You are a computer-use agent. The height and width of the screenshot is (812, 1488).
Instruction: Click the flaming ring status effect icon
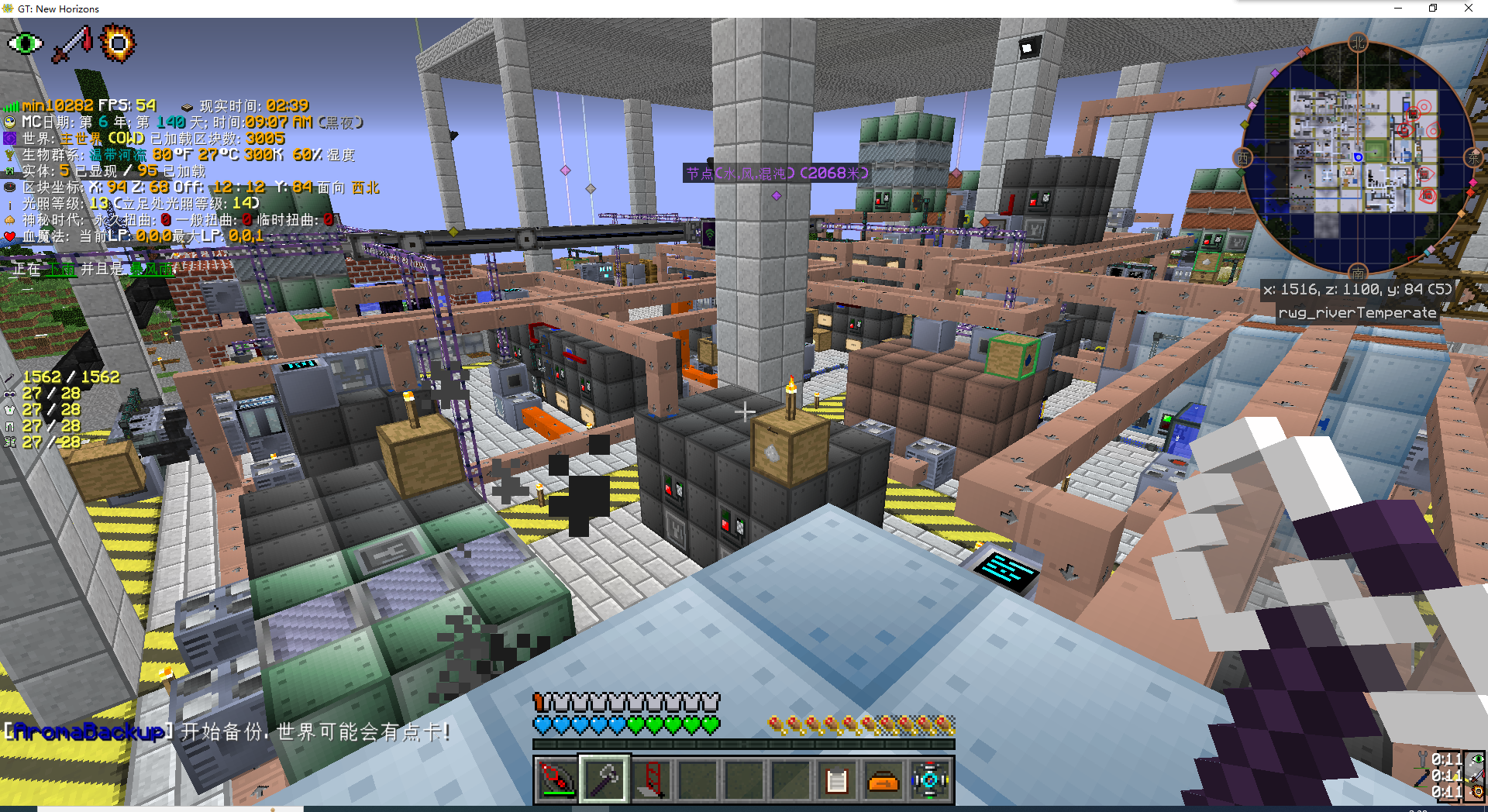[118, 43]
